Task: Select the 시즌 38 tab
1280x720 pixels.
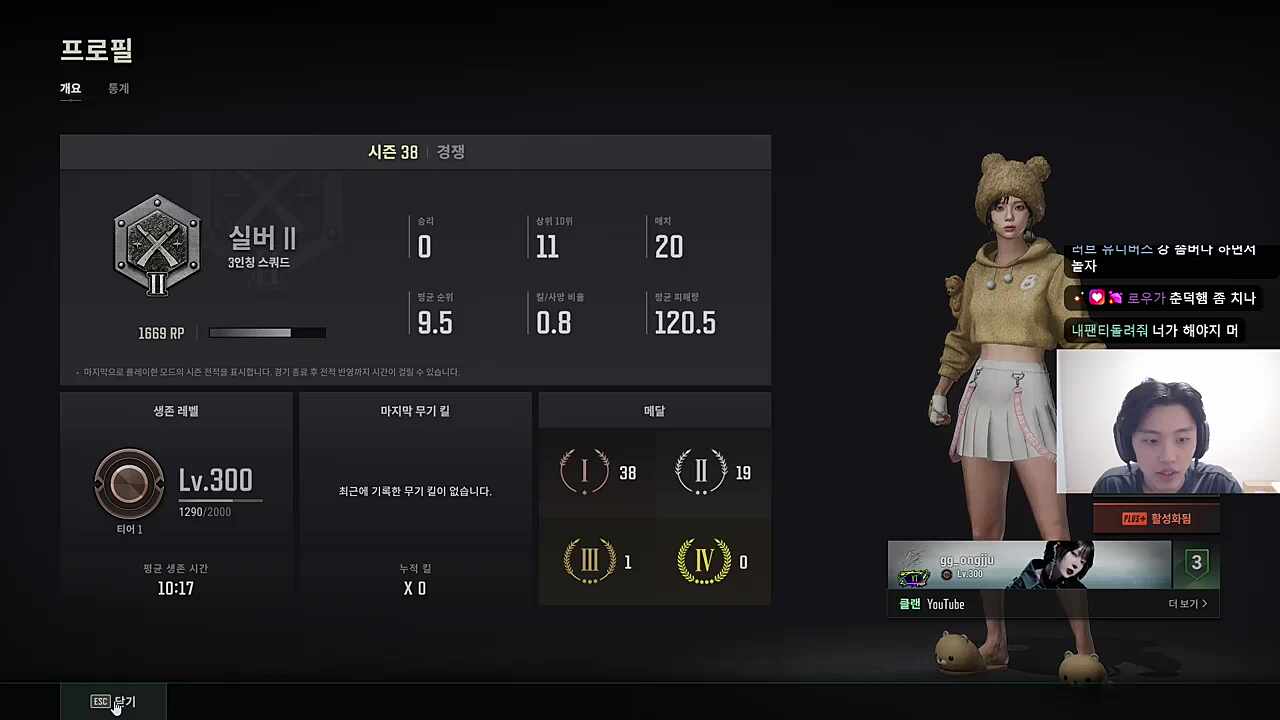Action: tap(392, 151)
